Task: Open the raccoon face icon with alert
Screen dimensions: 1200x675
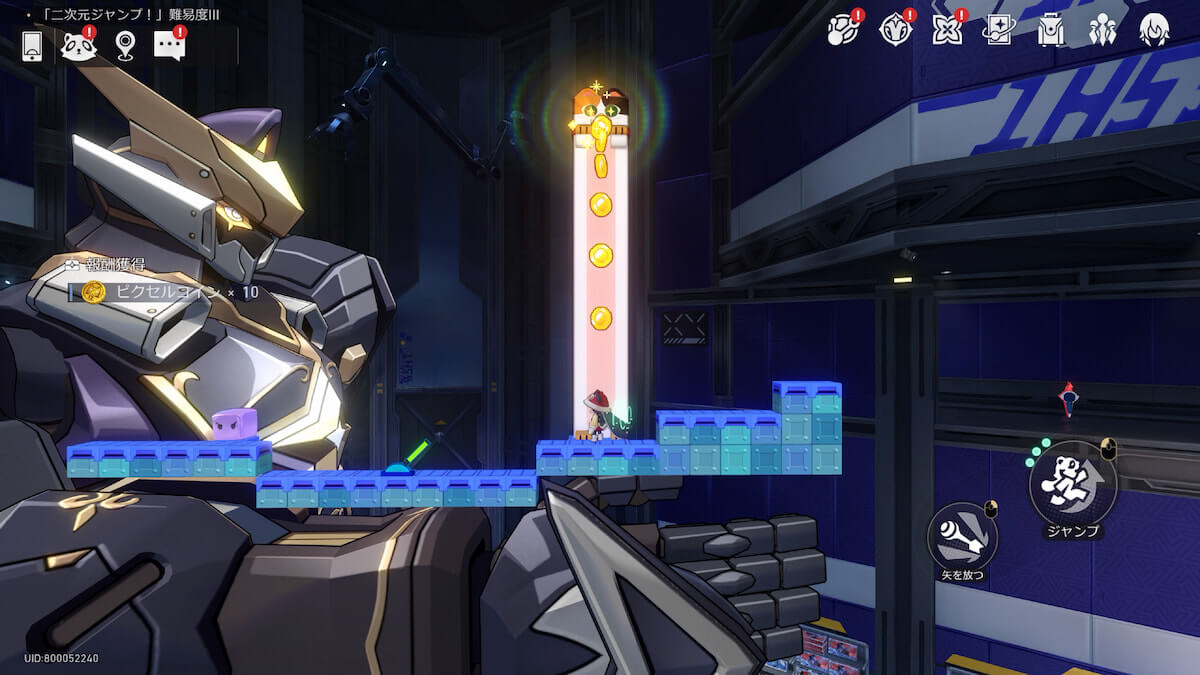Action: tap(78, 45)
